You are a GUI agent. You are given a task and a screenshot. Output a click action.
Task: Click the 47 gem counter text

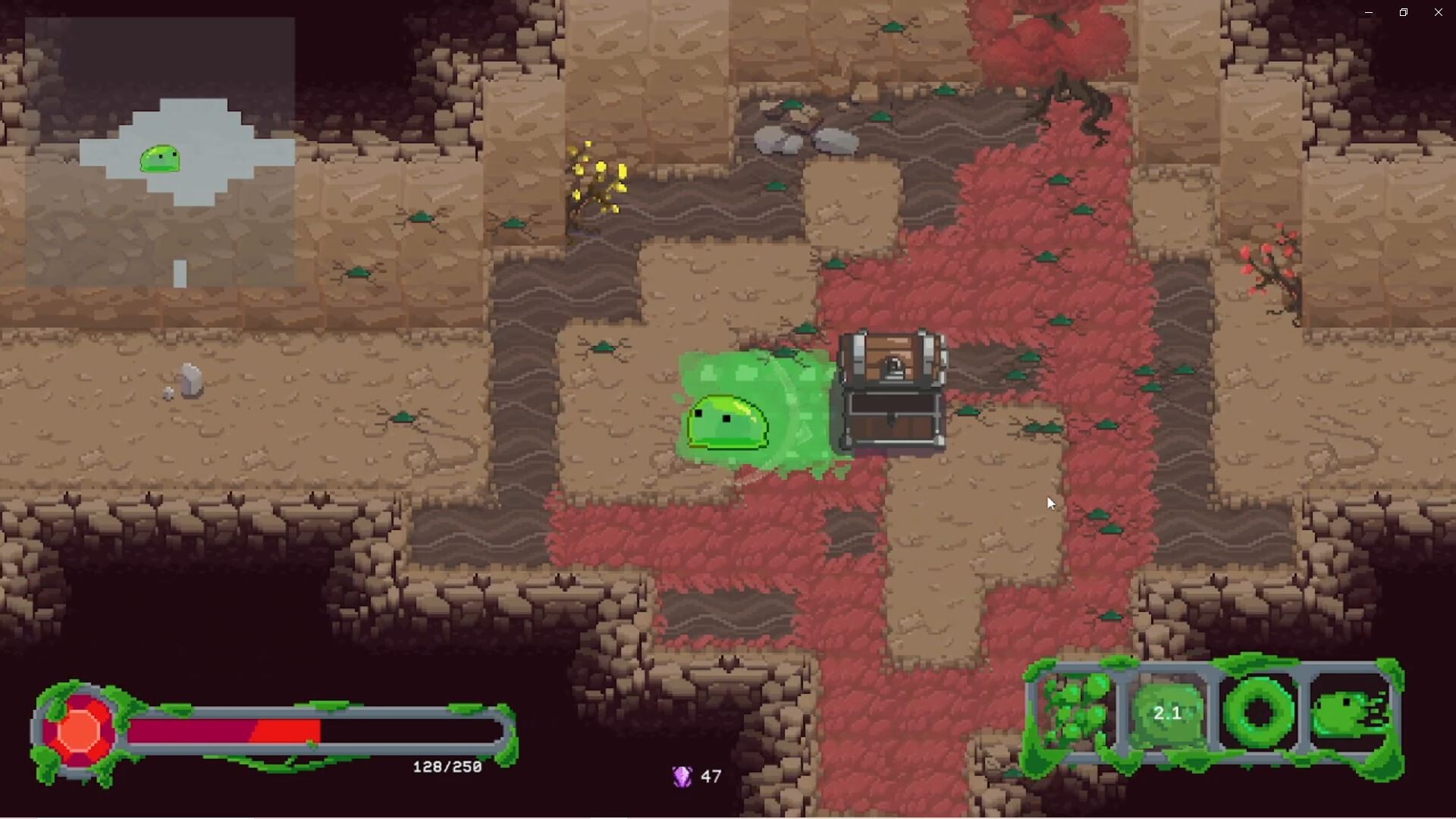(x=711, y=776)
